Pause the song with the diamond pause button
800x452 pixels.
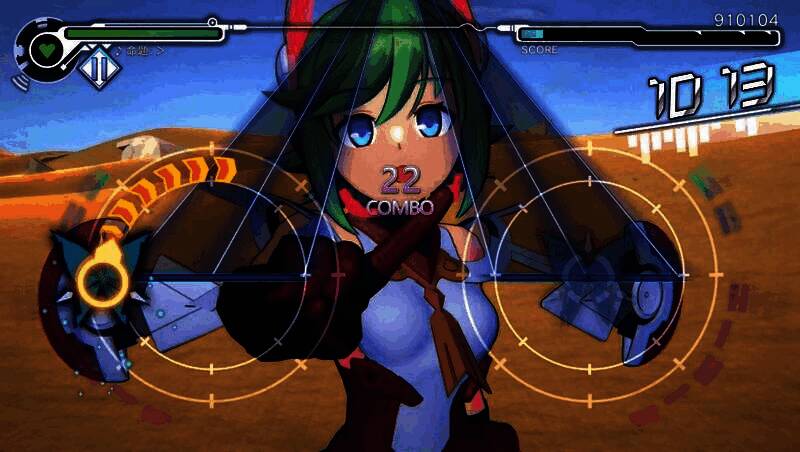point(97,69)
